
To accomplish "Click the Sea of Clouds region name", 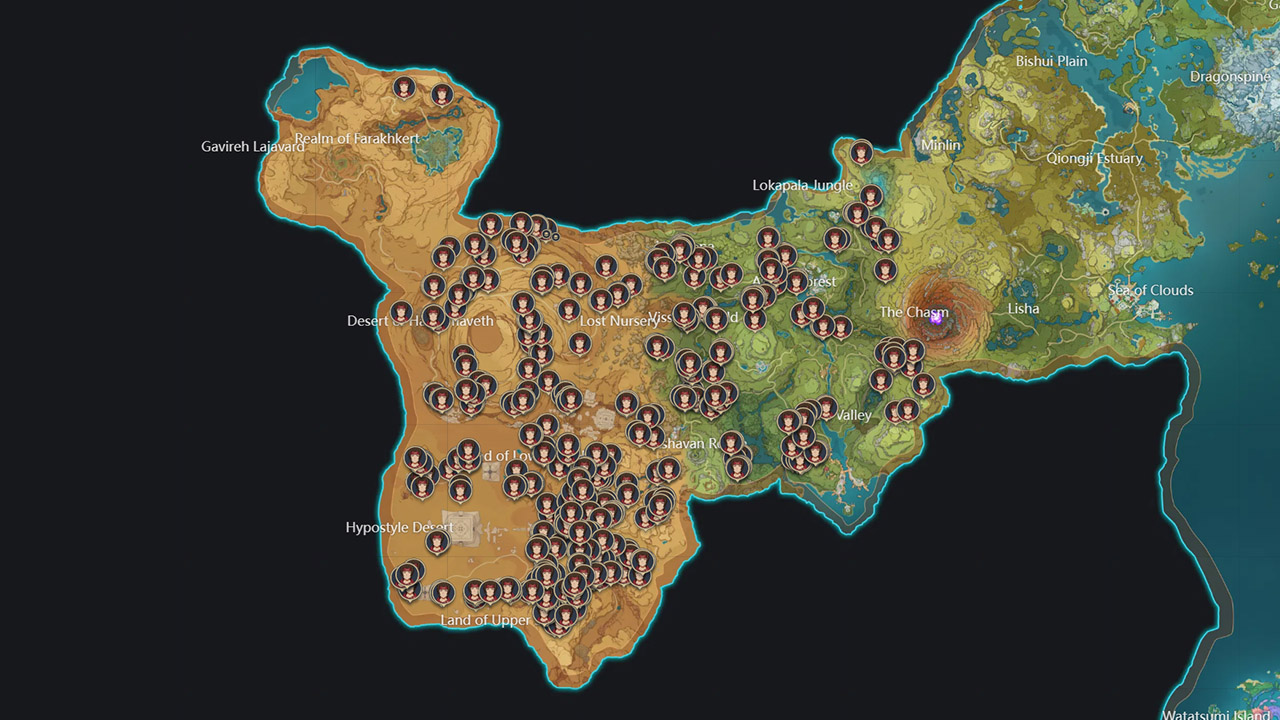I will (x=1152, y=290).
